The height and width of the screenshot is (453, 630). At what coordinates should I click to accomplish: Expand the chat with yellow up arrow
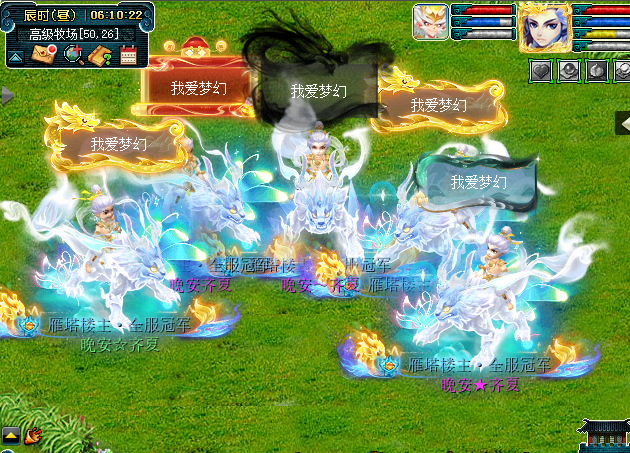[11, 435]
